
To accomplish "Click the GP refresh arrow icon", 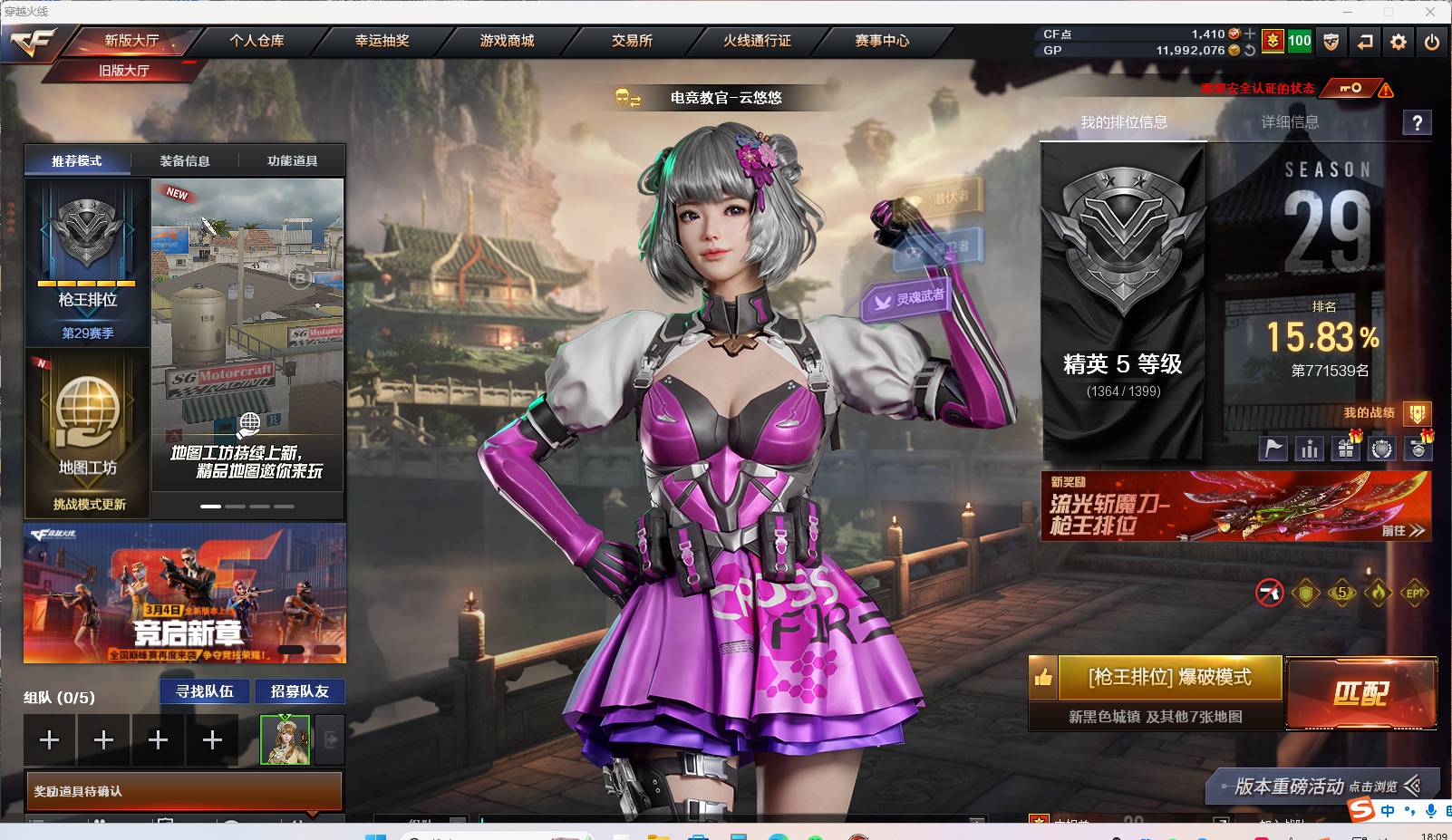I will click(x=1250, y=51).
